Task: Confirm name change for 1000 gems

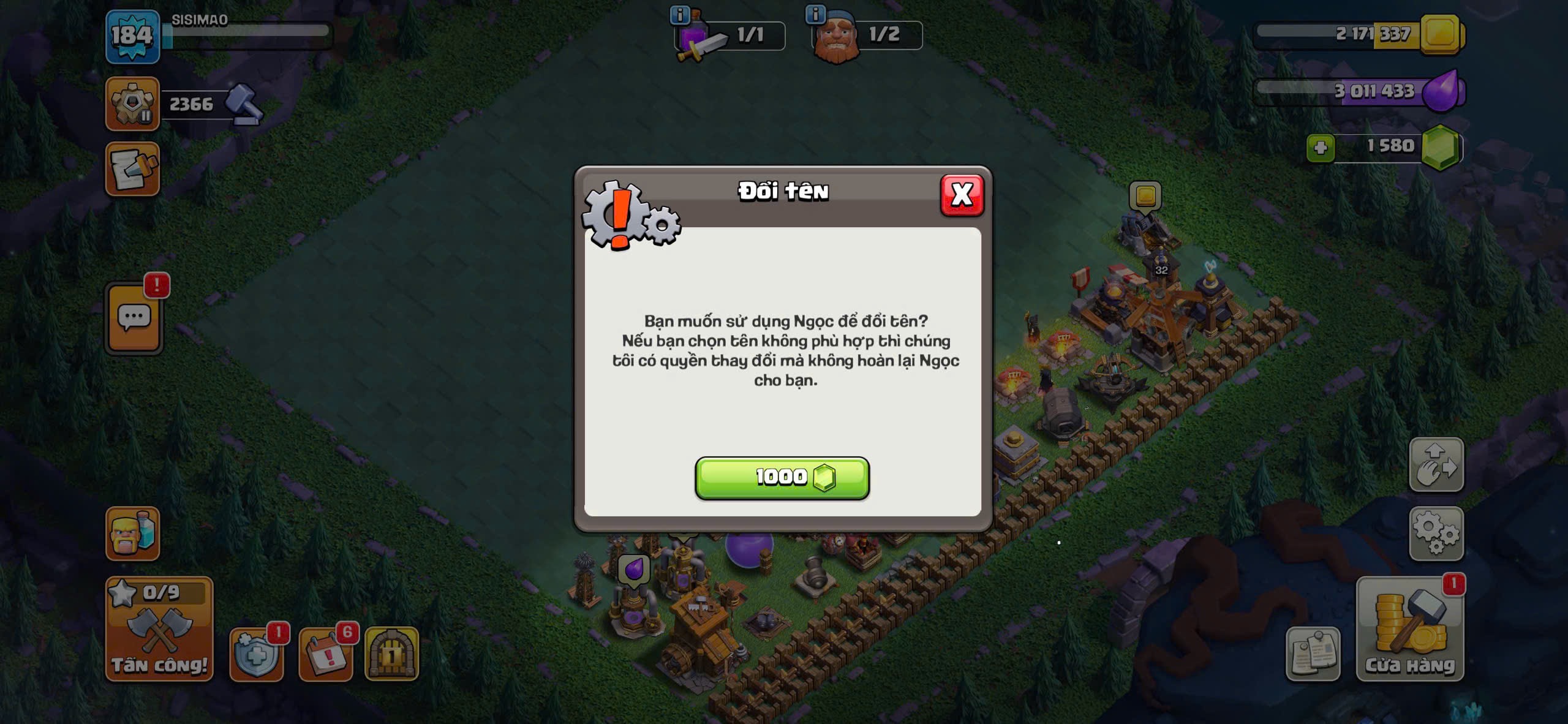Action: click(782, 478)
